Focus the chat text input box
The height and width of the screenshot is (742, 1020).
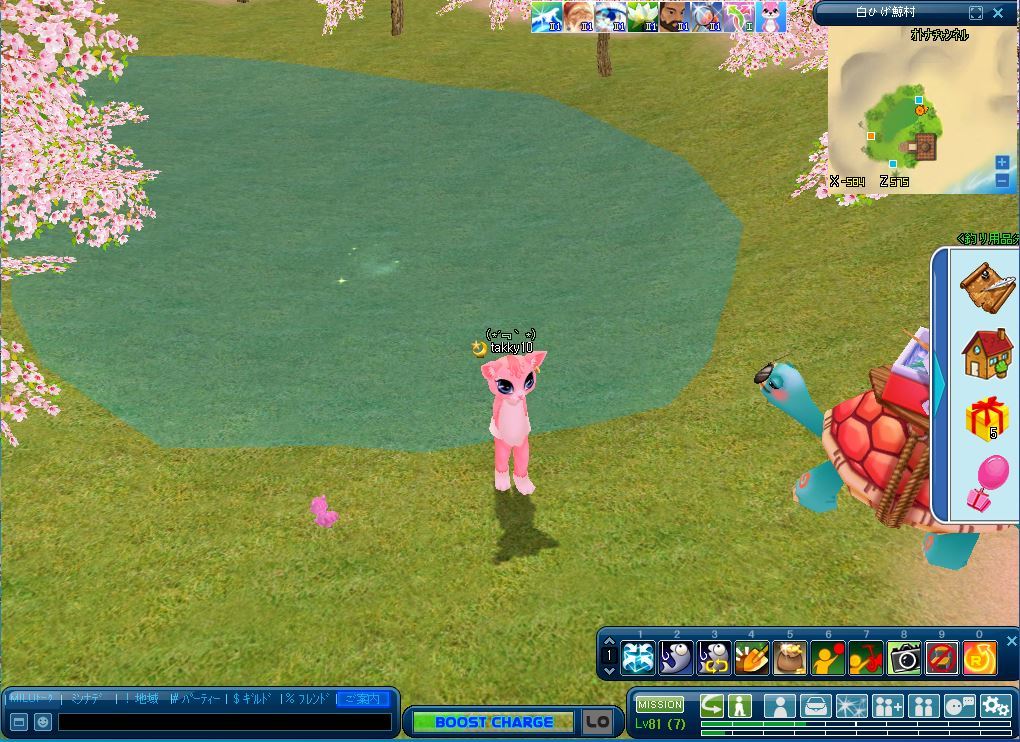[x=224, y=721]
